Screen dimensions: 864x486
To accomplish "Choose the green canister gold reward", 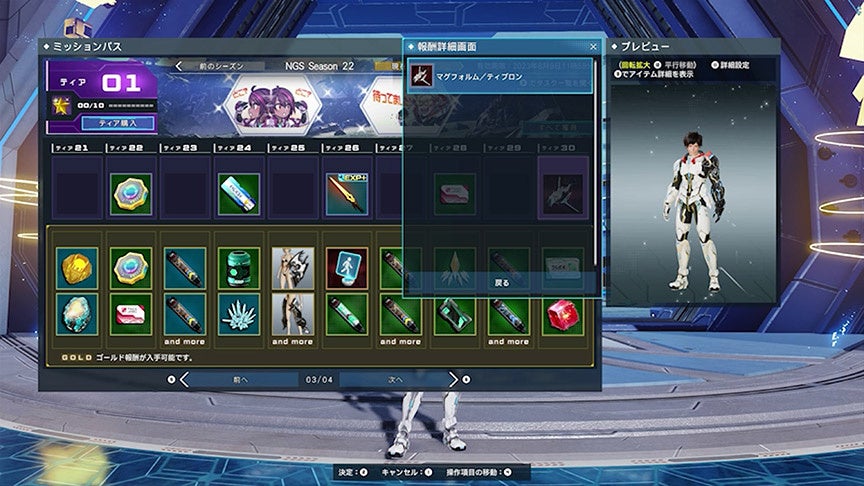I will tap(238, 268).
